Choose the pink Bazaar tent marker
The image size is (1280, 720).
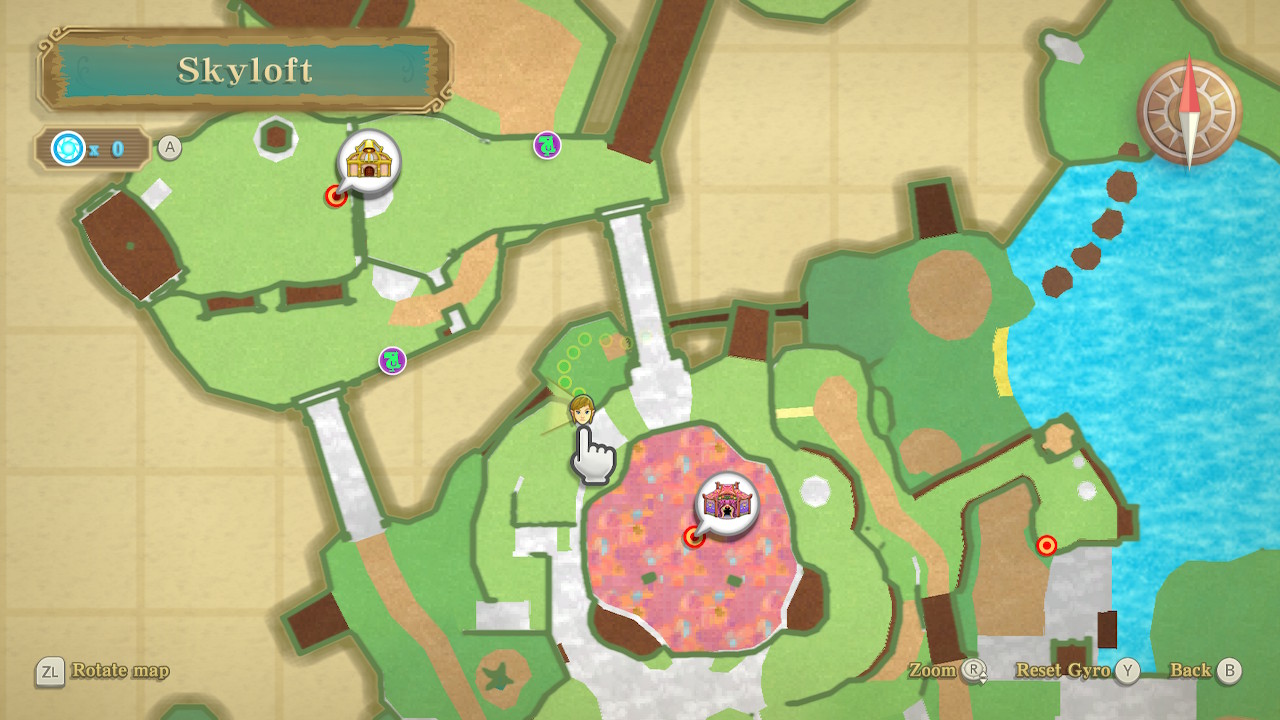click(x=727, y=502)
